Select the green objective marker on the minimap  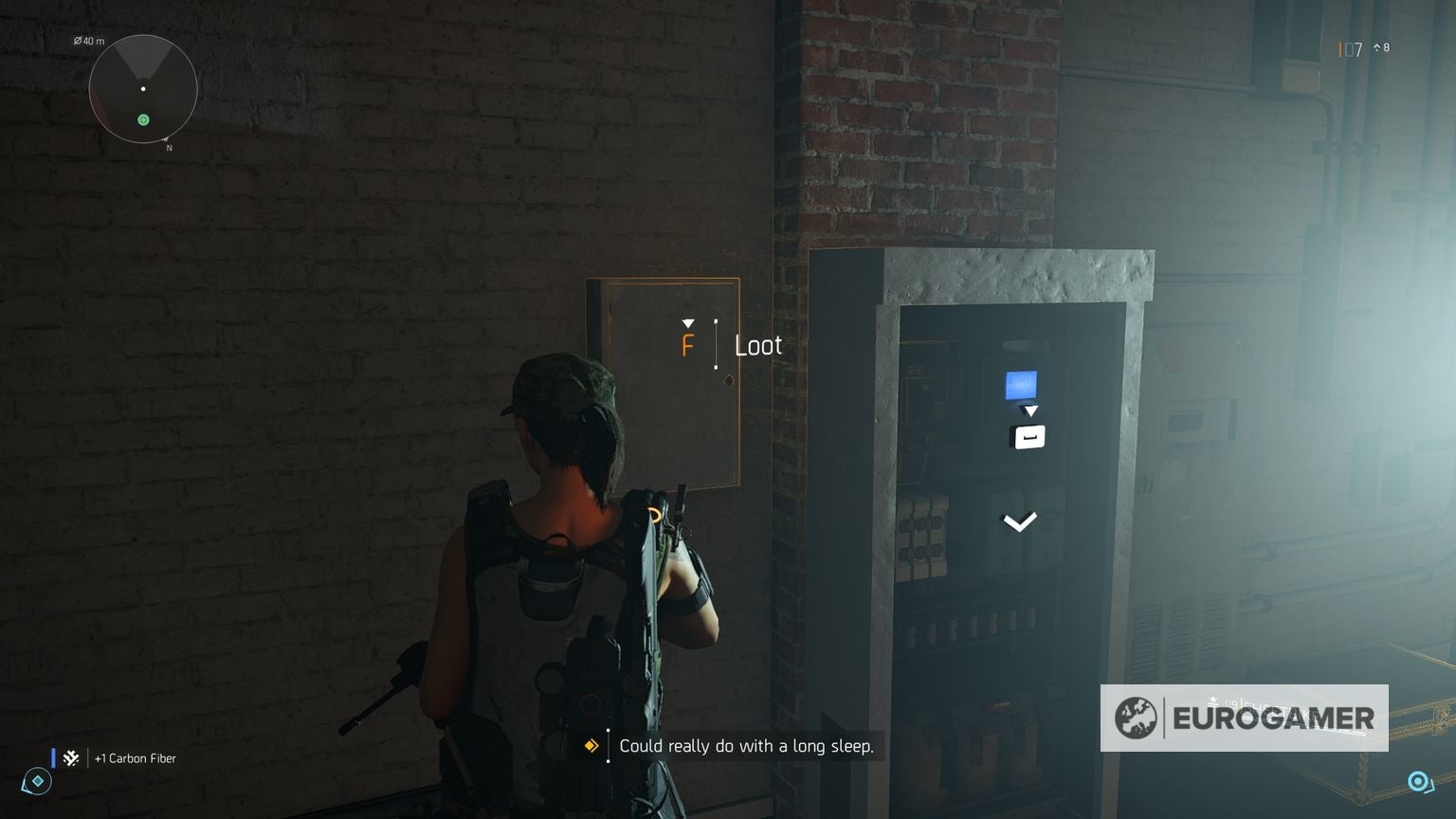tap(143, 119)
